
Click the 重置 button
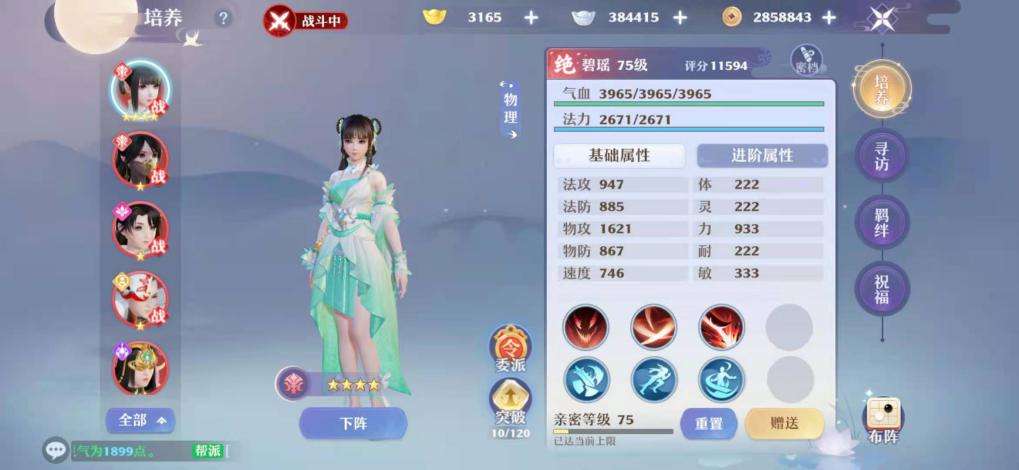[x=708, y=423]
